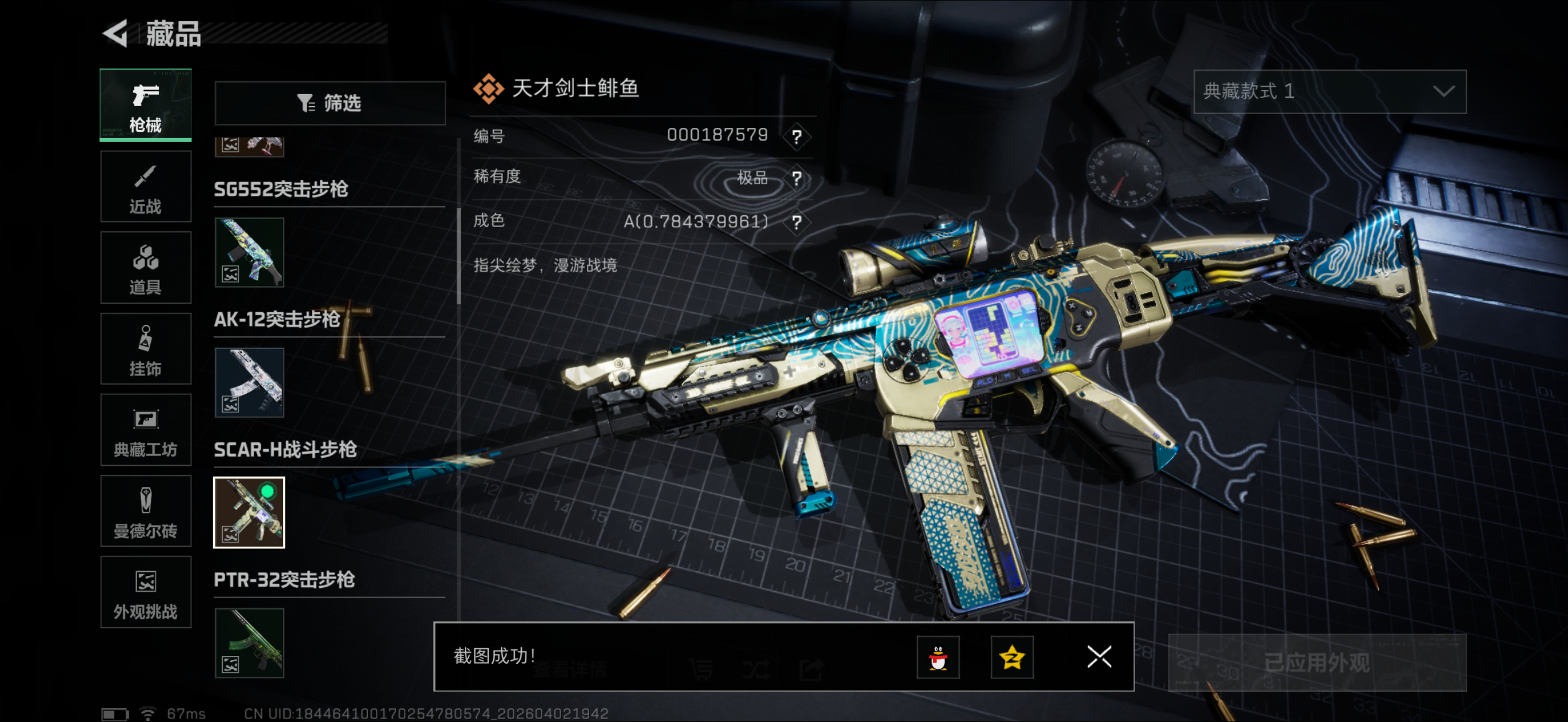The width and height of the screenshot is (1568, 722).
Task: Choose the AK-12 rifle skin thumbnail
Action: pyautogui.click(x=249, y=382)
